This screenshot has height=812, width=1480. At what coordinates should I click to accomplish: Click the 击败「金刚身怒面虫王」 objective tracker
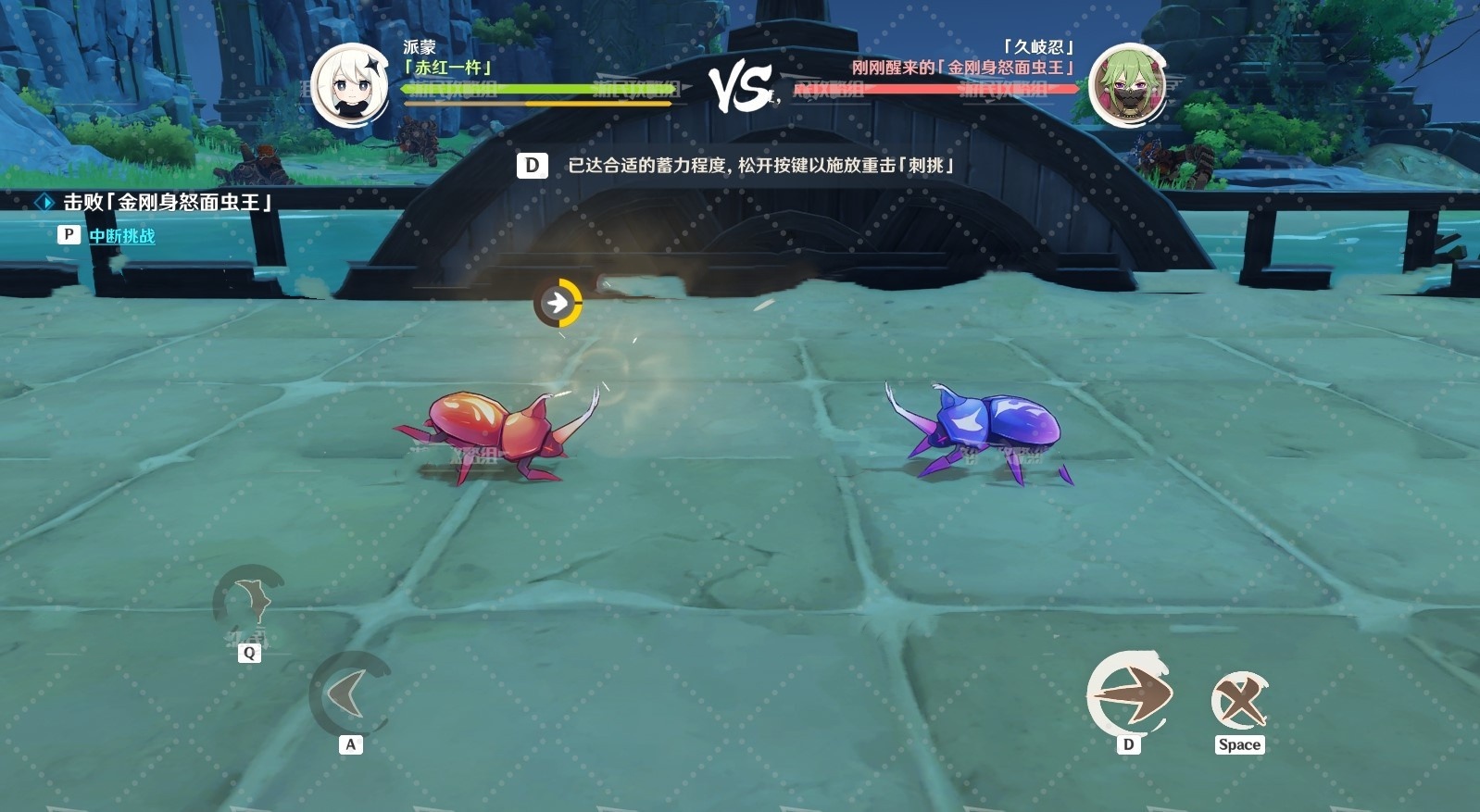[x=166, y=202]
